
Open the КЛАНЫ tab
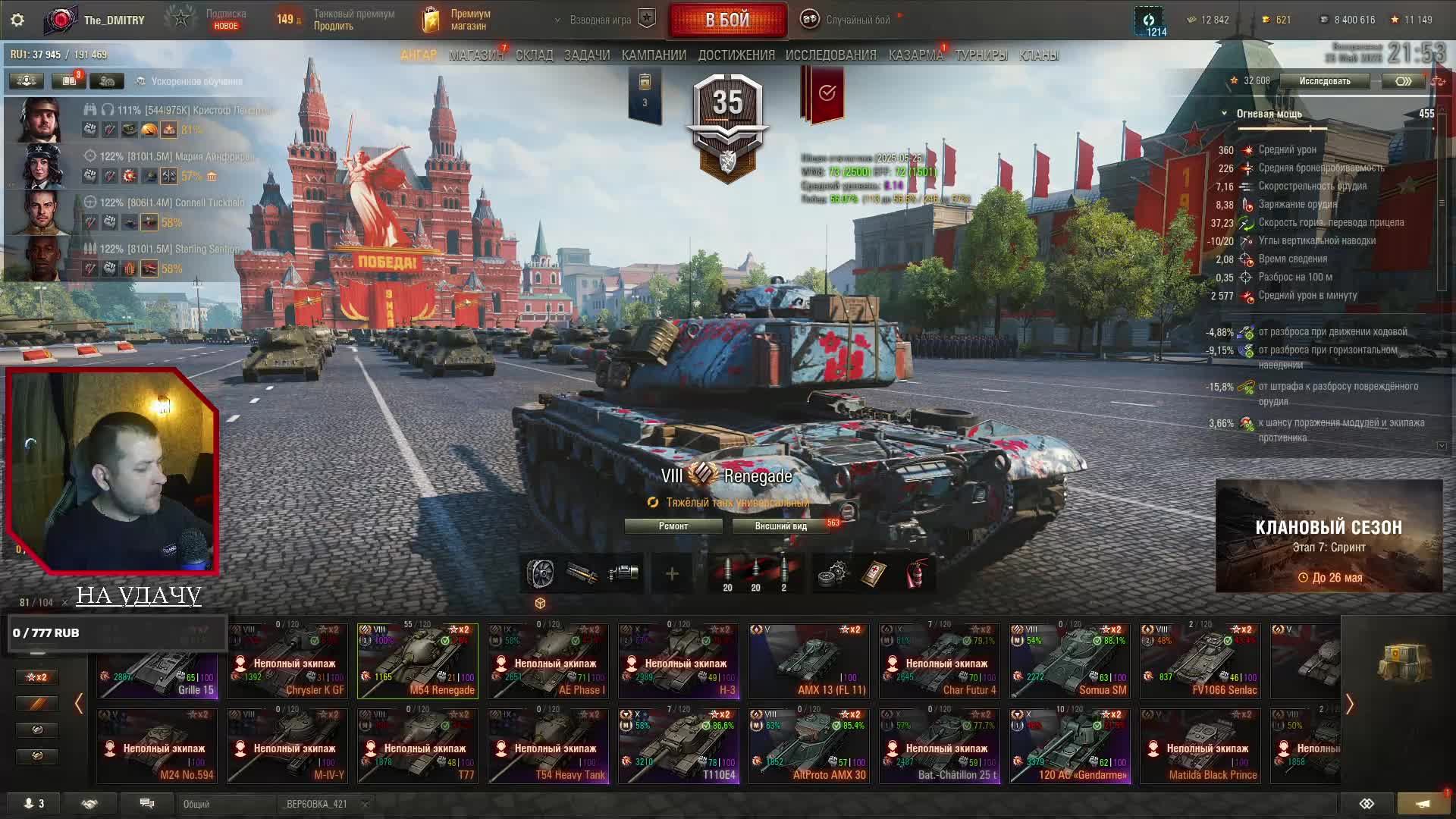1039,55
